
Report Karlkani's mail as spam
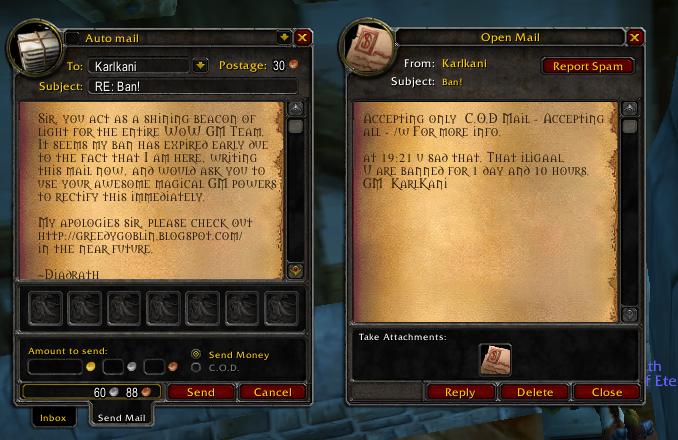click(588, 66)
